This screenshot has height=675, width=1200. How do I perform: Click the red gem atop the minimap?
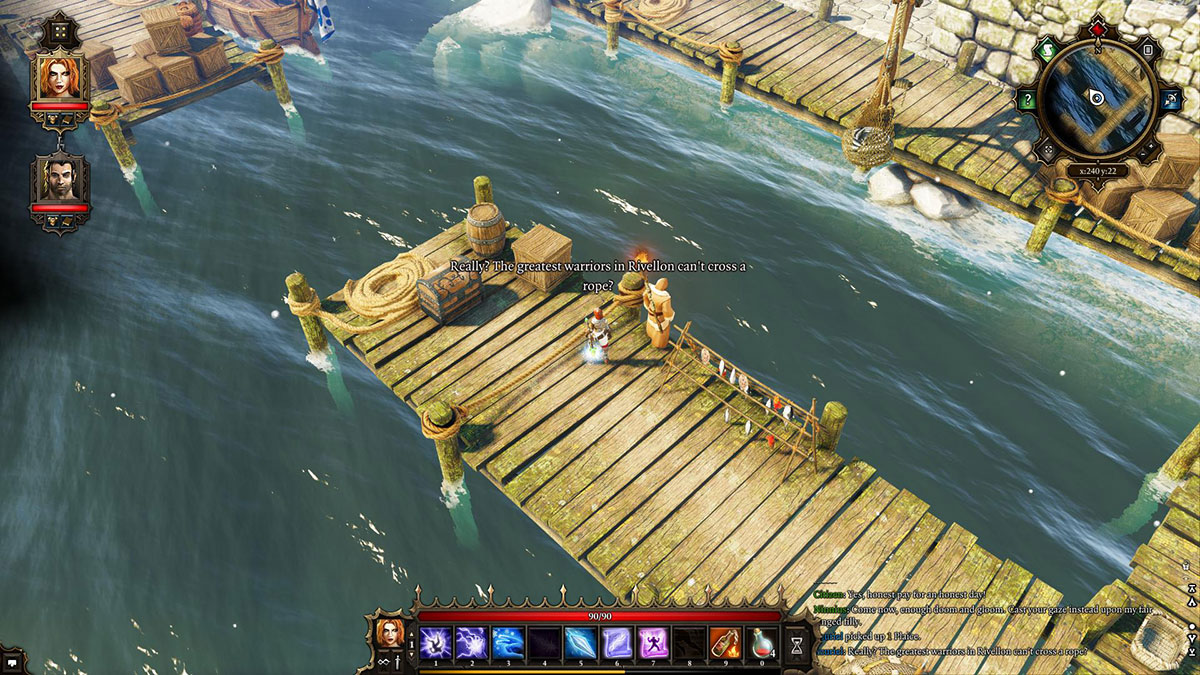(1097, 27)
